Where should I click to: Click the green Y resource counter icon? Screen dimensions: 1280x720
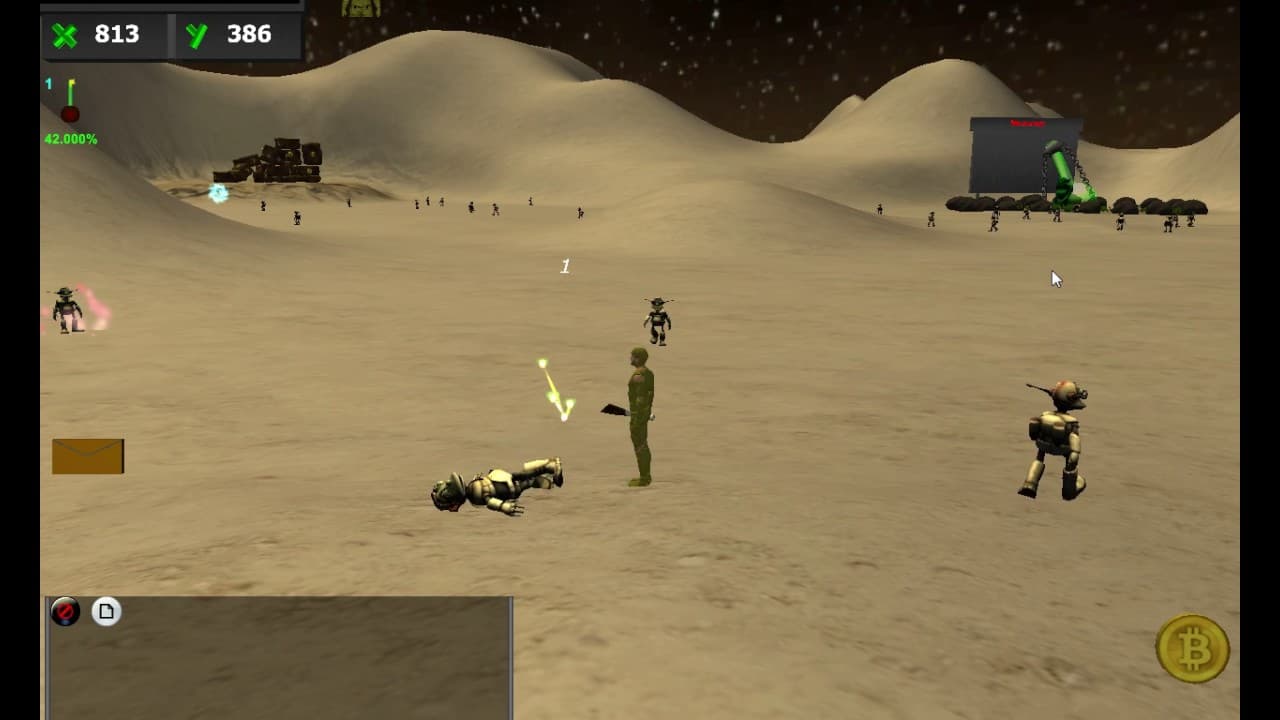pos(196,34)
